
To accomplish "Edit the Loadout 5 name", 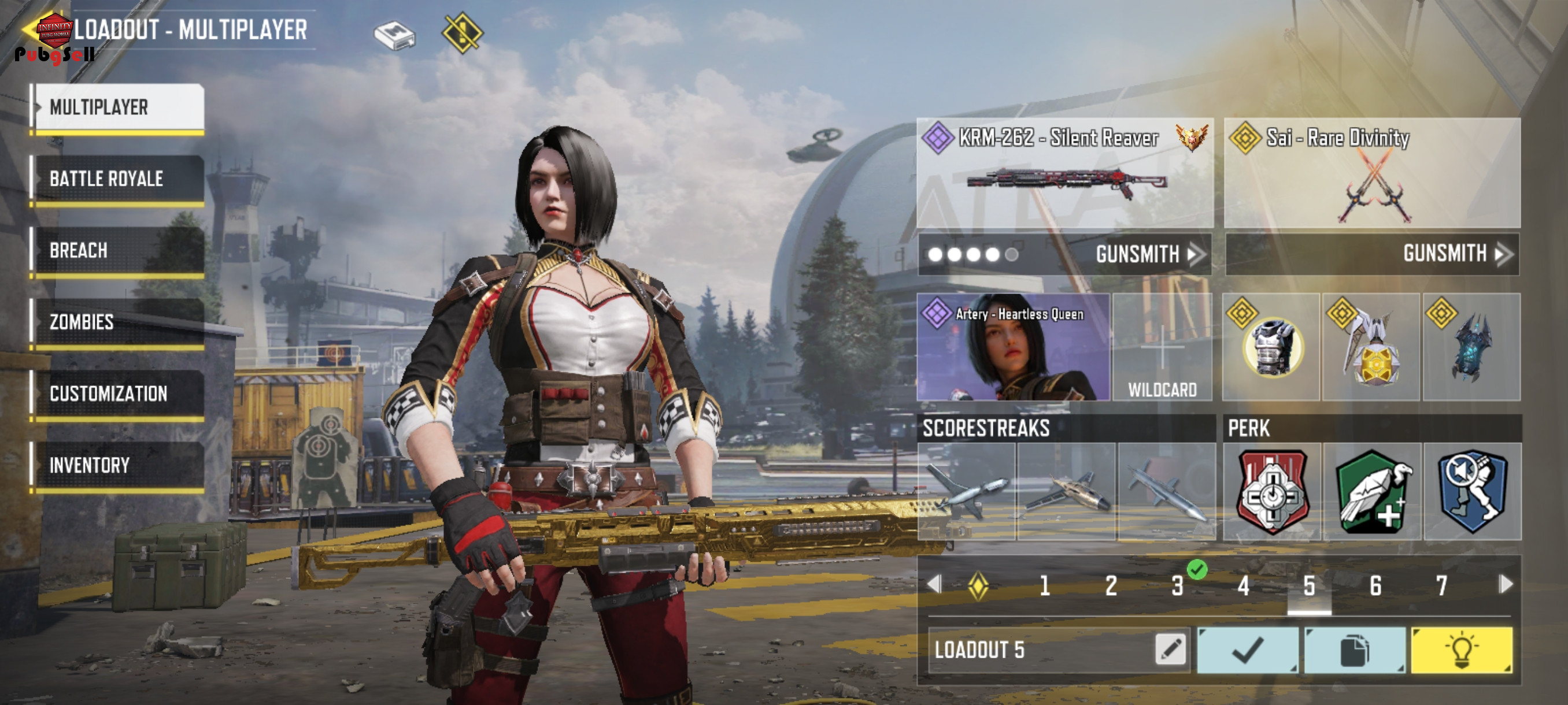I will [1170, 650].
